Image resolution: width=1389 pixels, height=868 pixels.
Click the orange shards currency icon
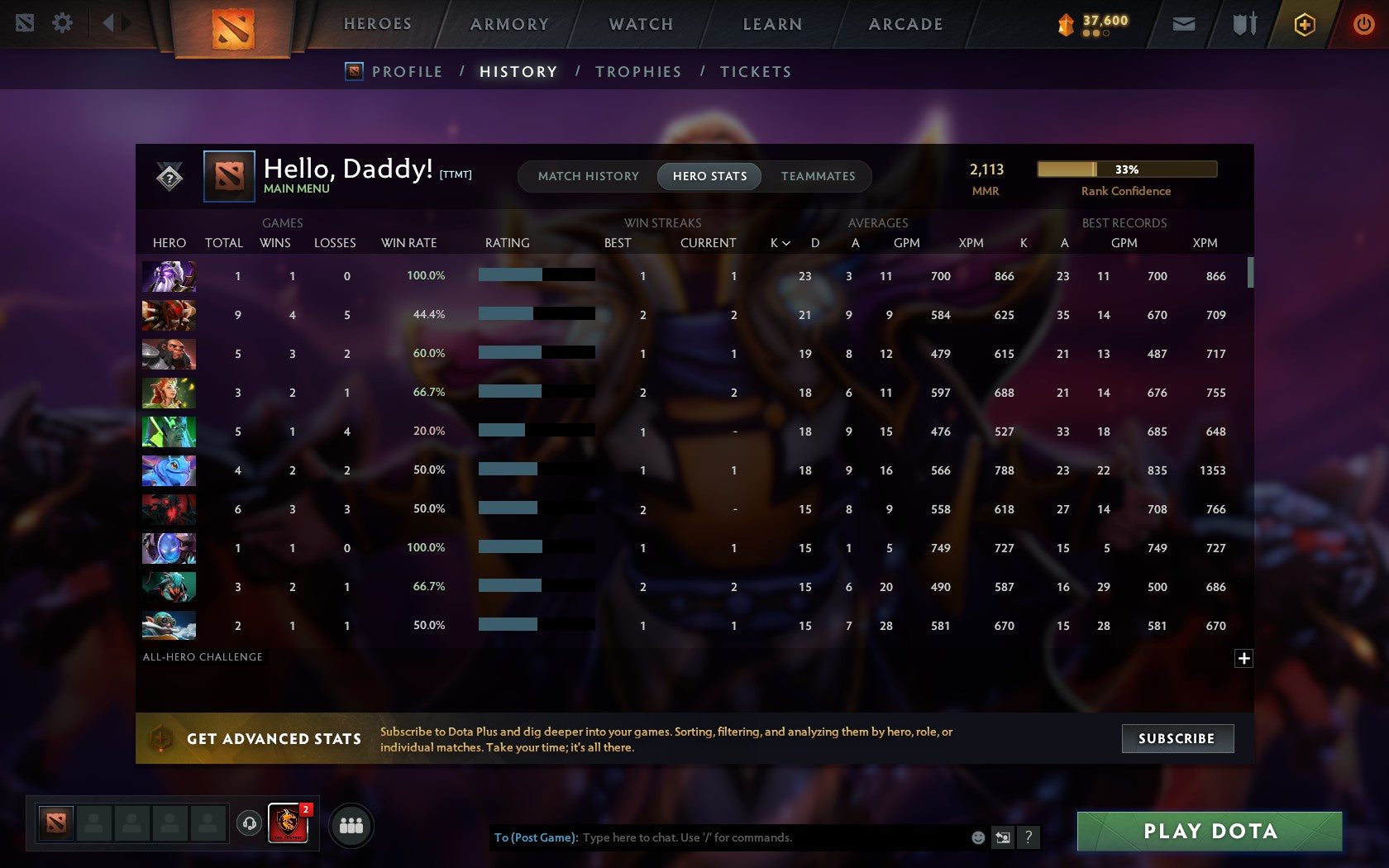click(1067, 24)
